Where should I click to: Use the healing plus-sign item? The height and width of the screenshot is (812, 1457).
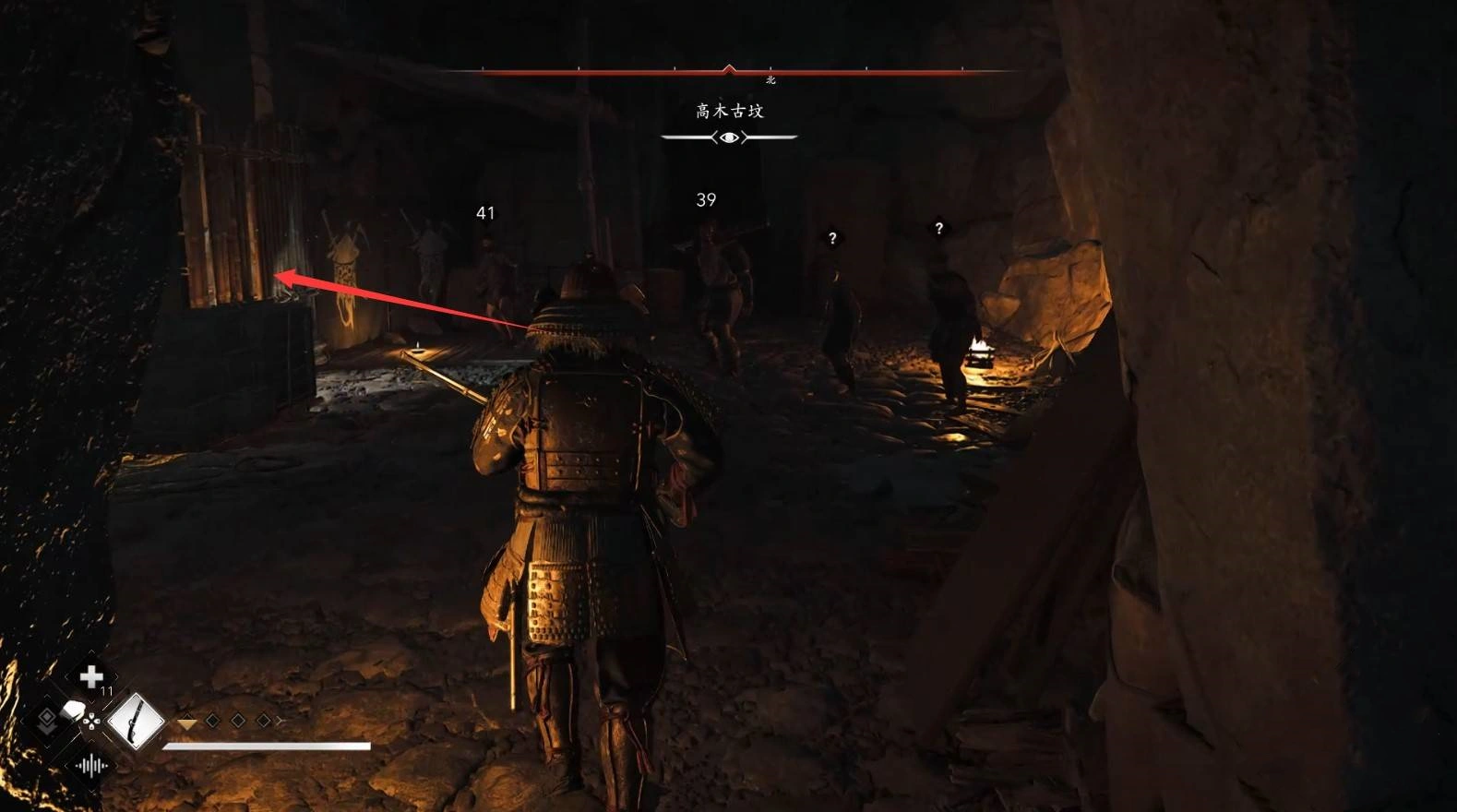(90, 678)
